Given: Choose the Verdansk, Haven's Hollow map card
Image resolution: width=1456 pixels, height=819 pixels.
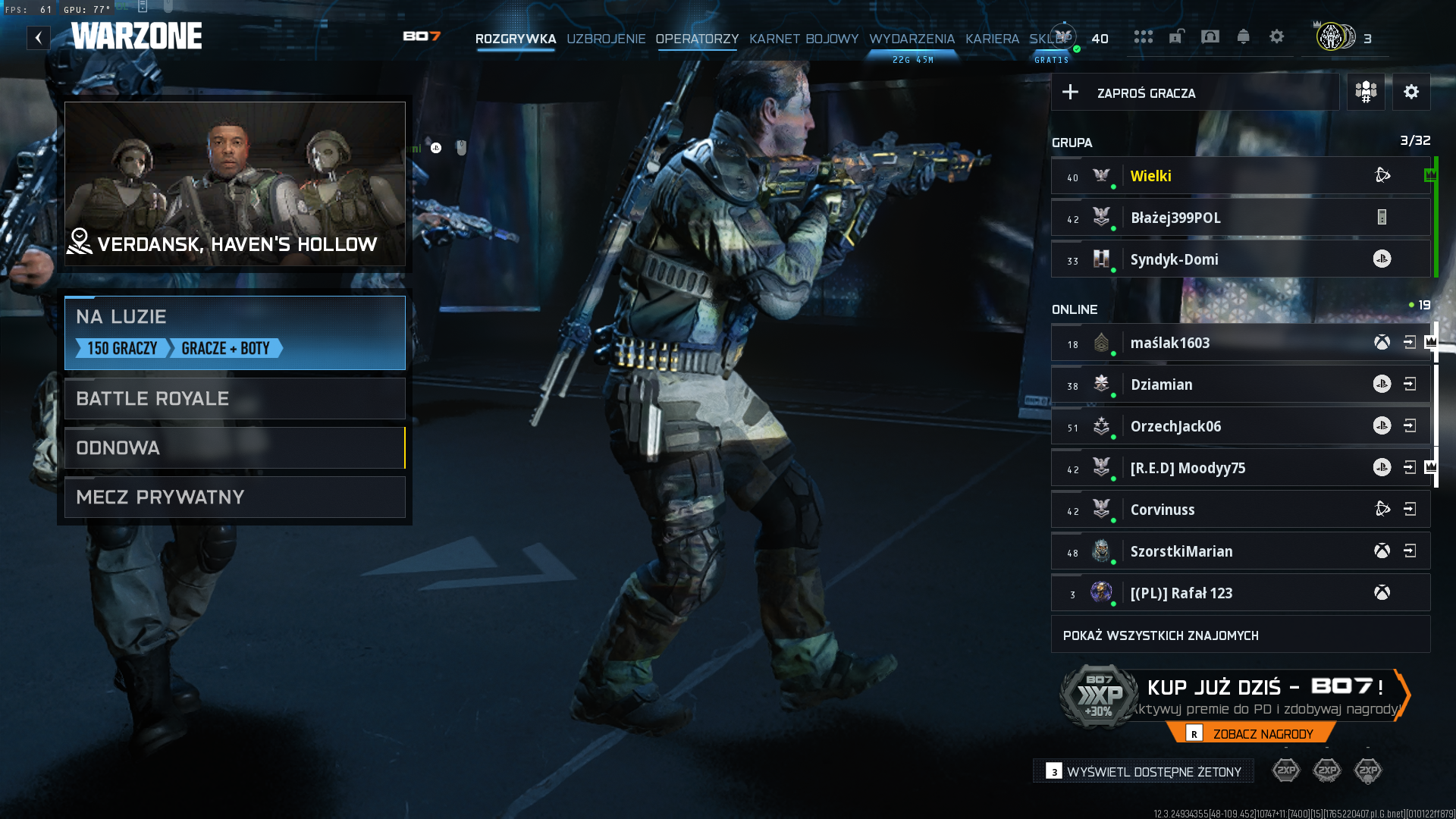Looking at the screenshot, I should (x=235, y=184).
